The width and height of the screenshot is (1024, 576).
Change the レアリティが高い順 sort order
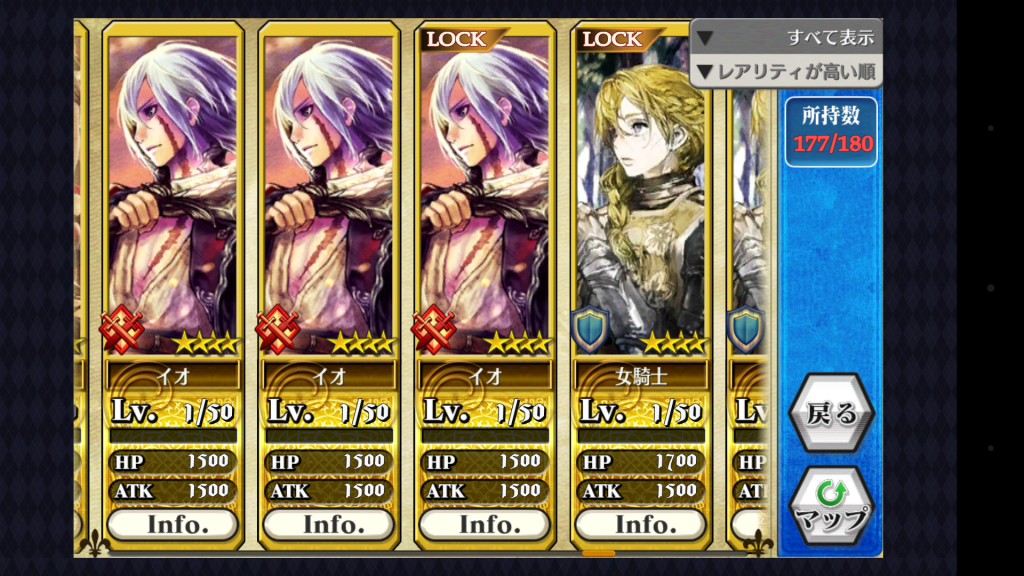click(786, 72)
